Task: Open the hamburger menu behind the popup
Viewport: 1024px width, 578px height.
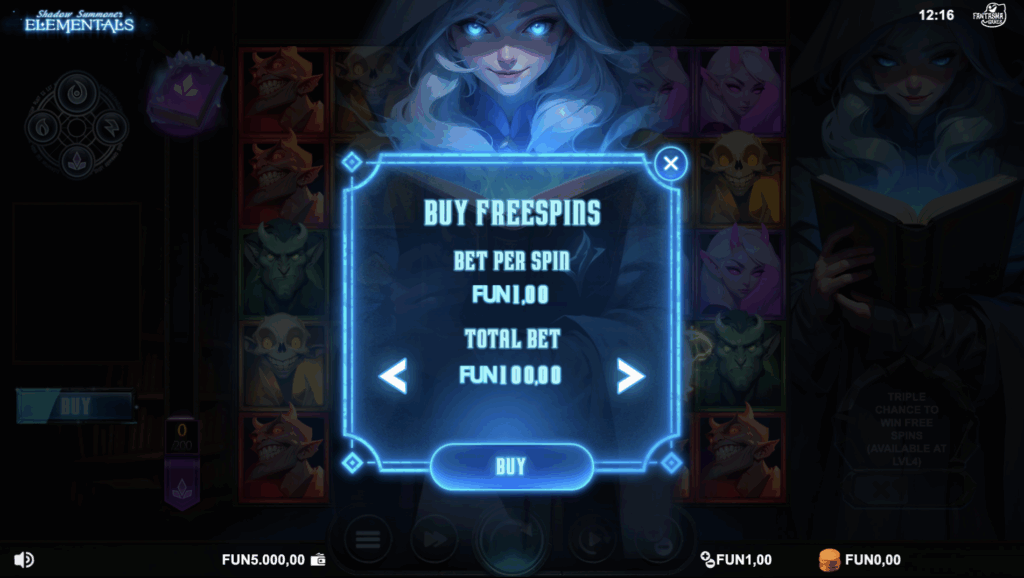Action: [367, 539]
